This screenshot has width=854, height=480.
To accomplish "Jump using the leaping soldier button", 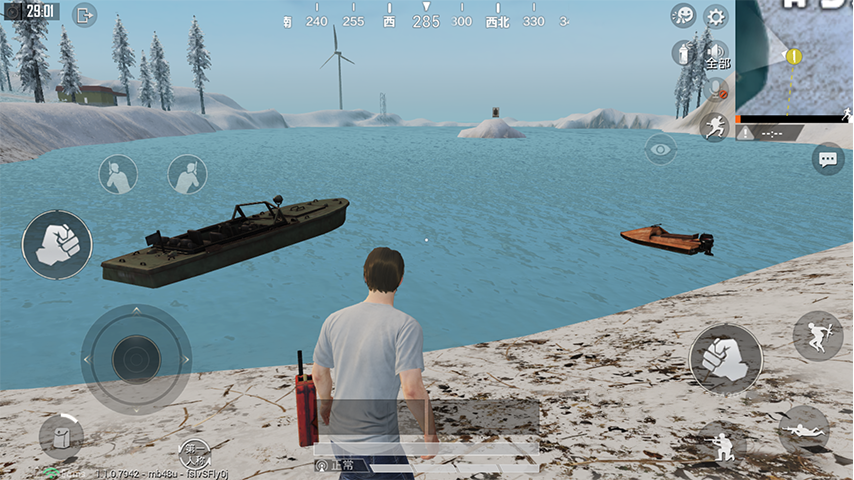I will pyautogui.click(x=817, y=336).
